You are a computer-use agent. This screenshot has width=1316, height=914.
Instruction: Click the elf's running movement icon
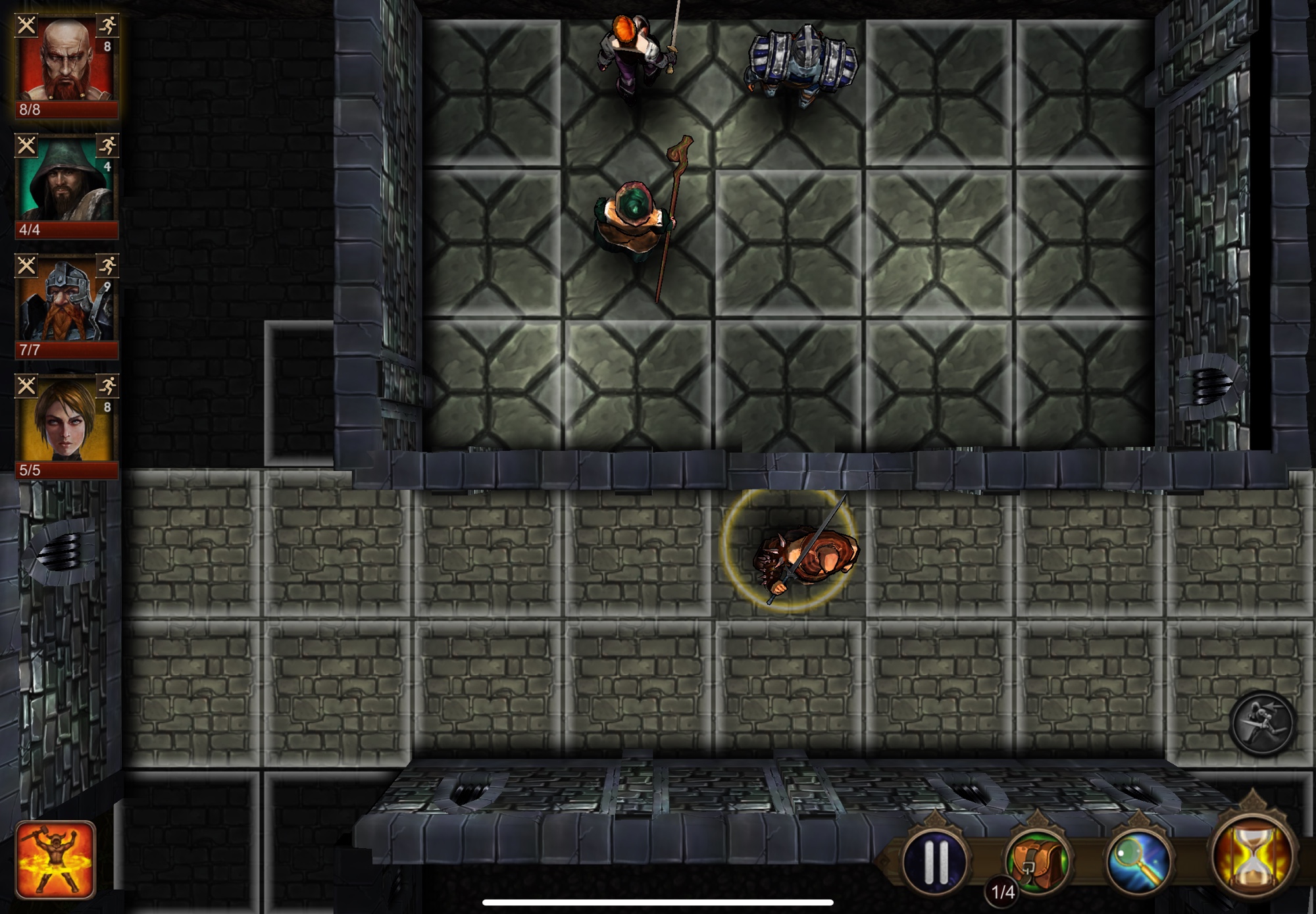pos(107,386)
